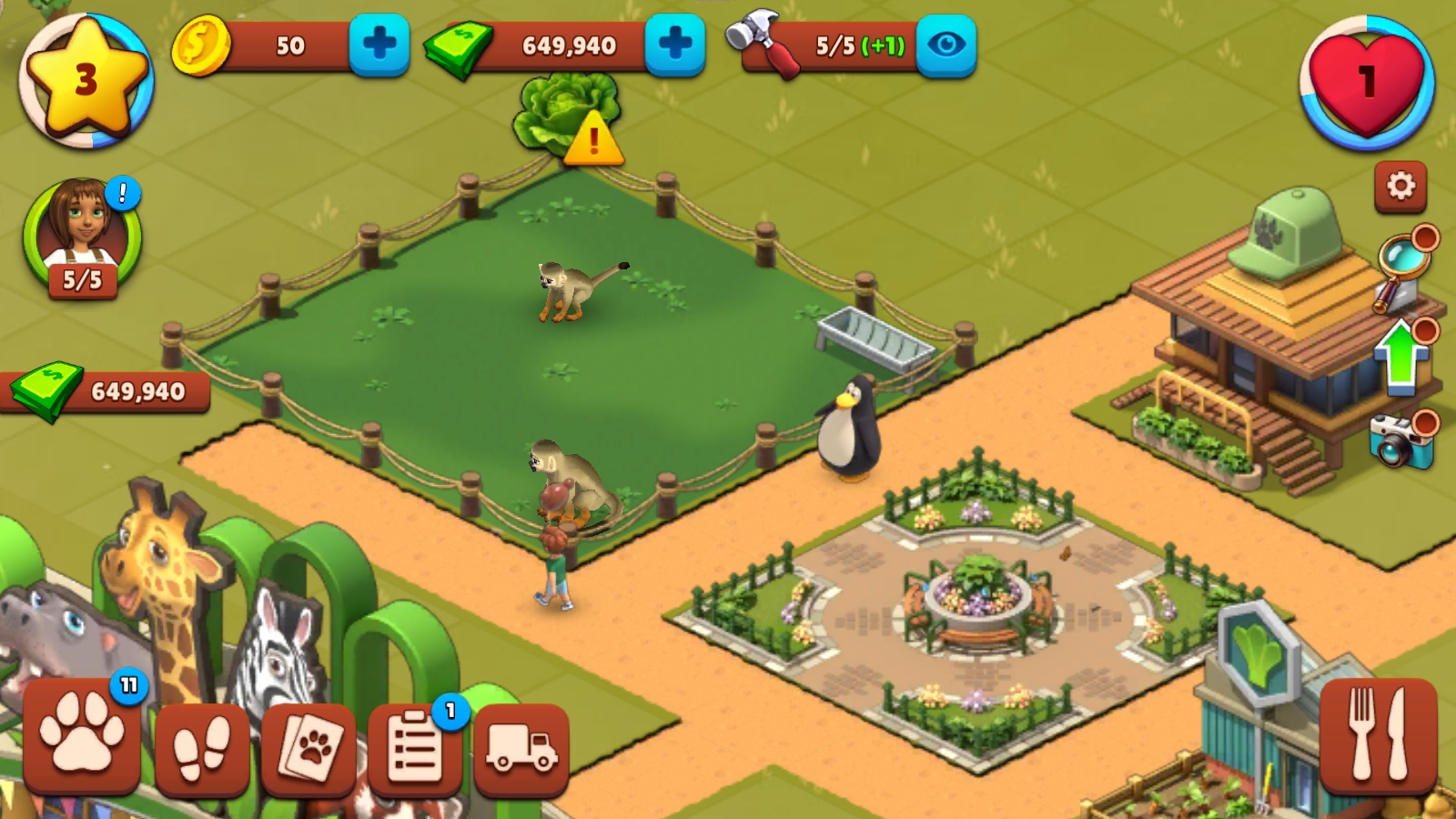Open the red heart popularity meter
This screenshot has height=819, width=1456.
coord(1366,82)
